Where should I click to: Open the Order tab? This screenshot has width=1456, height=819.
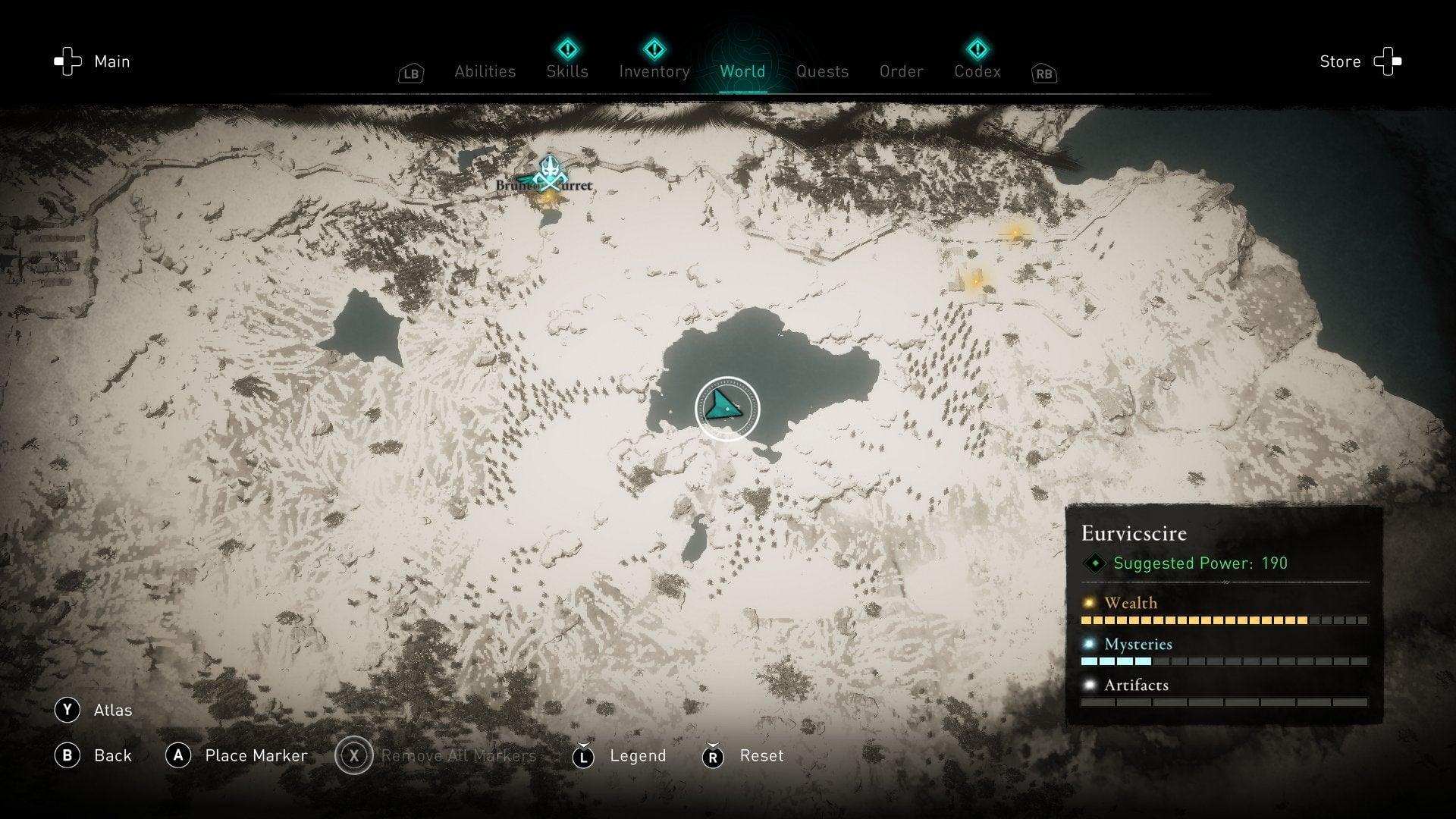pos(901,71)
